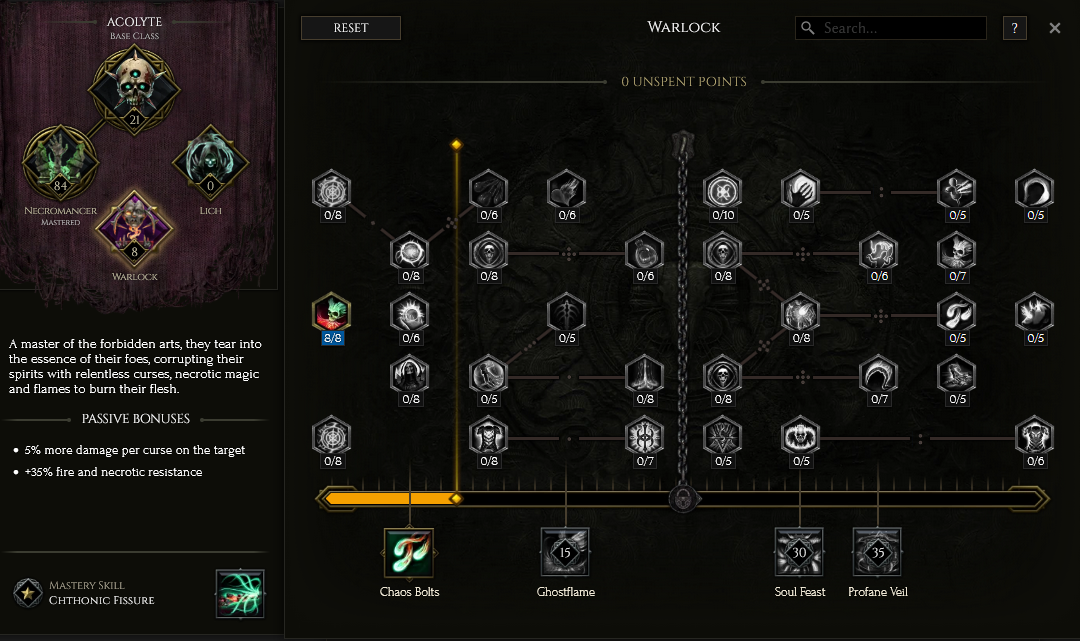Open the question mark help button

click(x=1014, y=28)
